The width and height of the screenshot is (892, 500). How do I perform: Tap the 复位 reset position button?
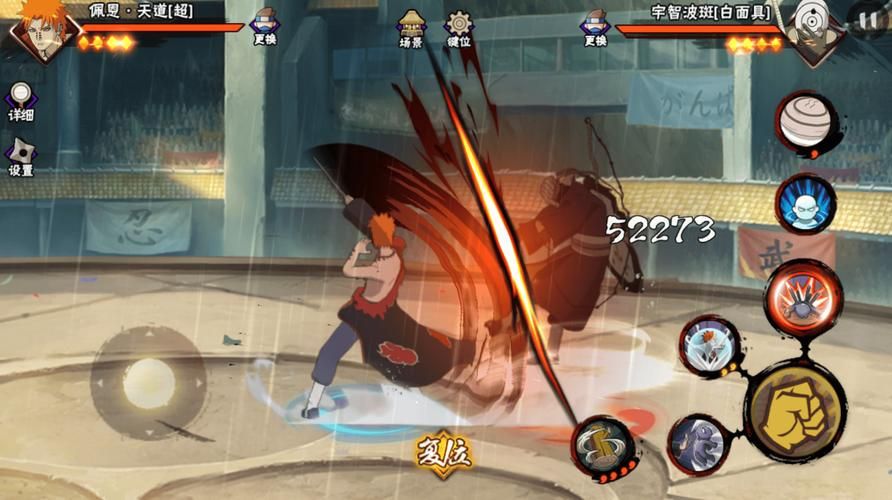click(x=443, y=452)
